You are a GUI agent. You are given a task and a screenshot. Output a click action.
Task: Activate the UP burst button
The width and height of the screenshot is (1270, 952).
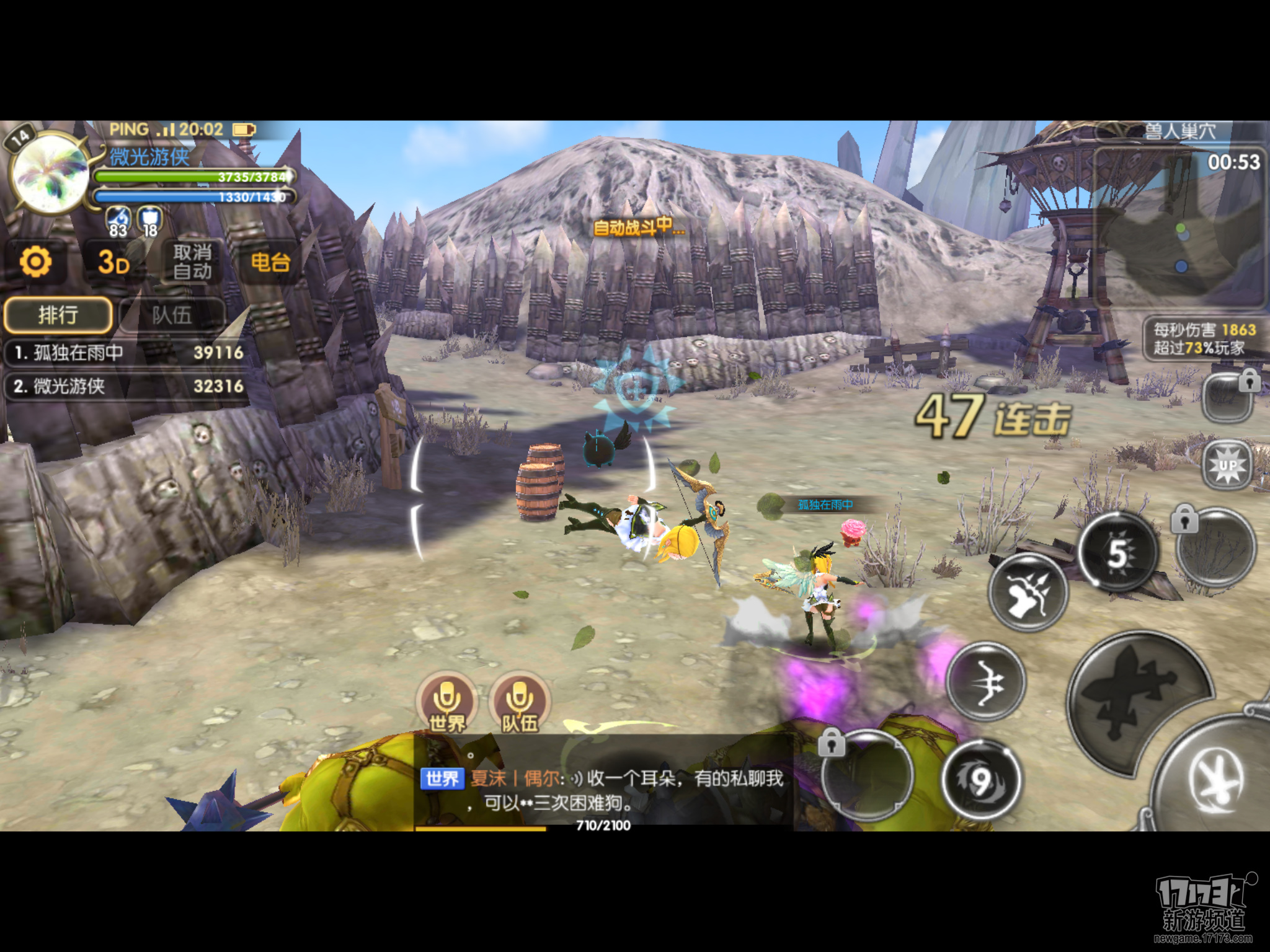tap(1228, 465)
